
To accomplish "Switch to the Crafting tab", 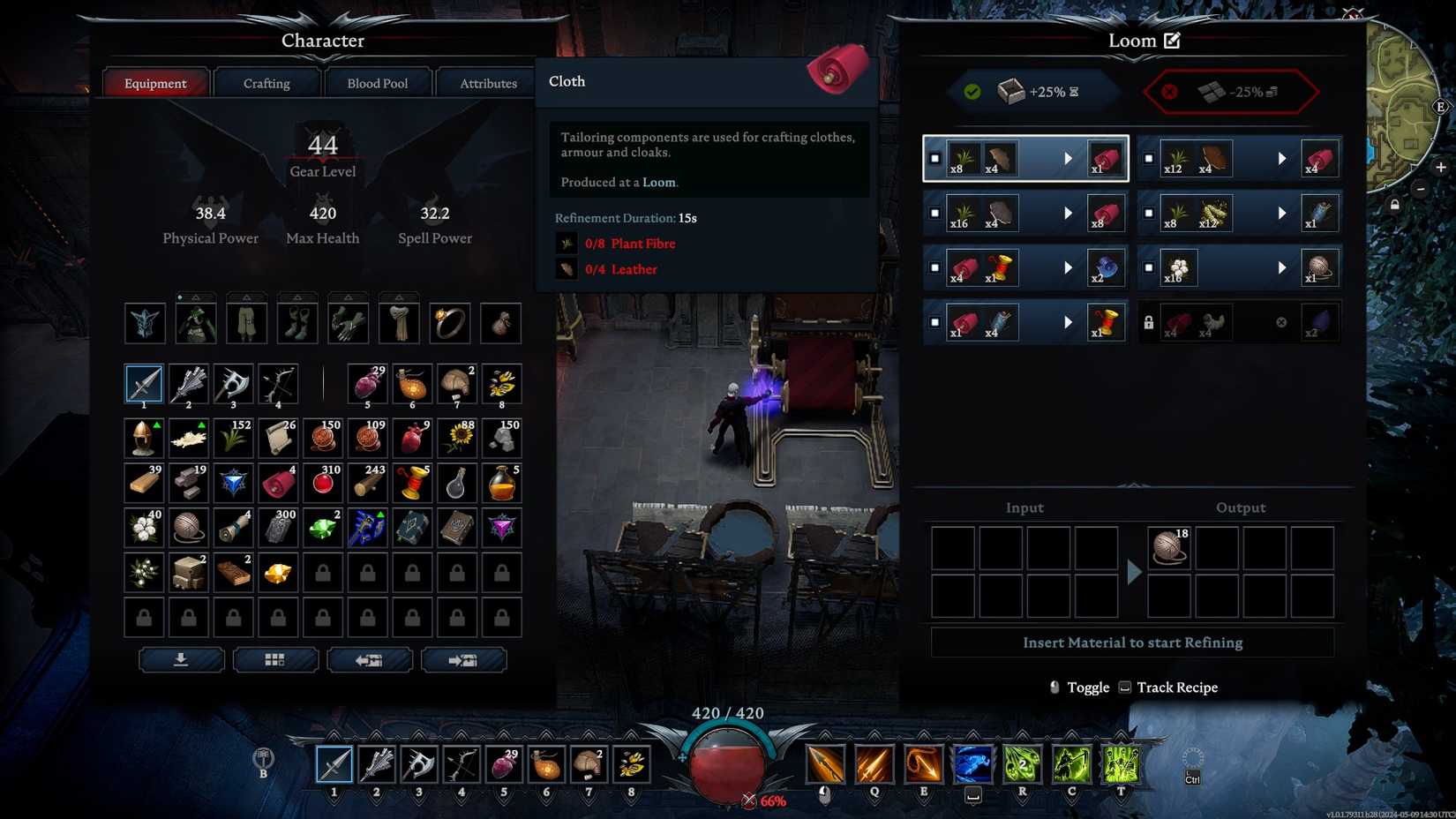I will pos(266,82).
